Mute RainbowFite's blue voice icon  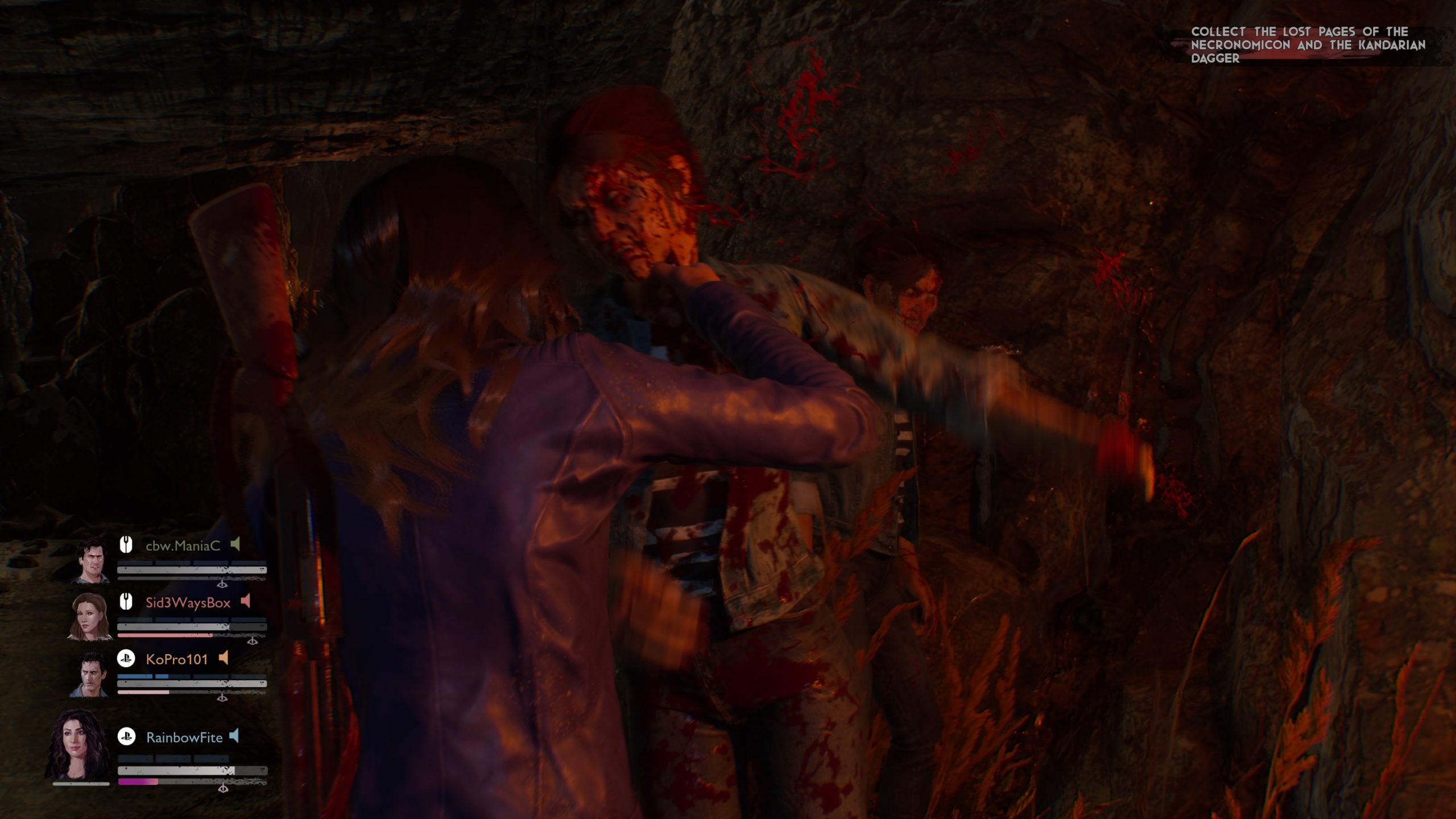tap(234, 735)
